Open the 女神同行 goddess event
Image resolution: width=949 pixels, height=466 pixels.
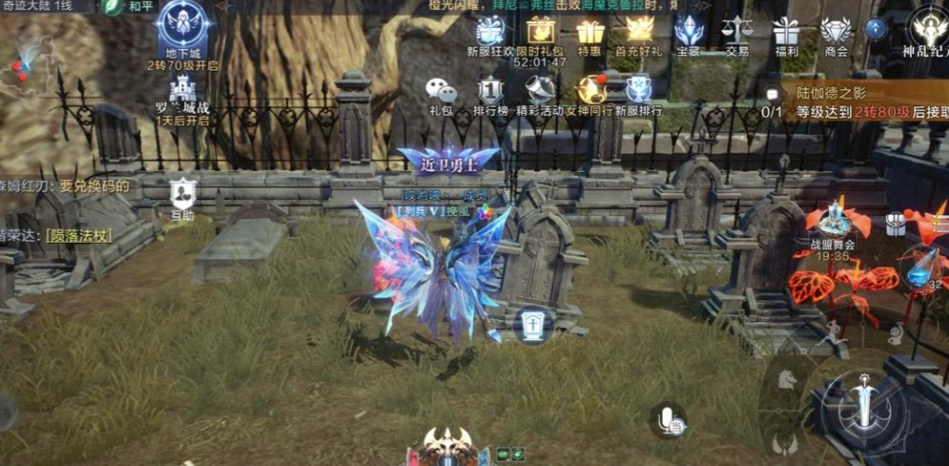(590, 93)
